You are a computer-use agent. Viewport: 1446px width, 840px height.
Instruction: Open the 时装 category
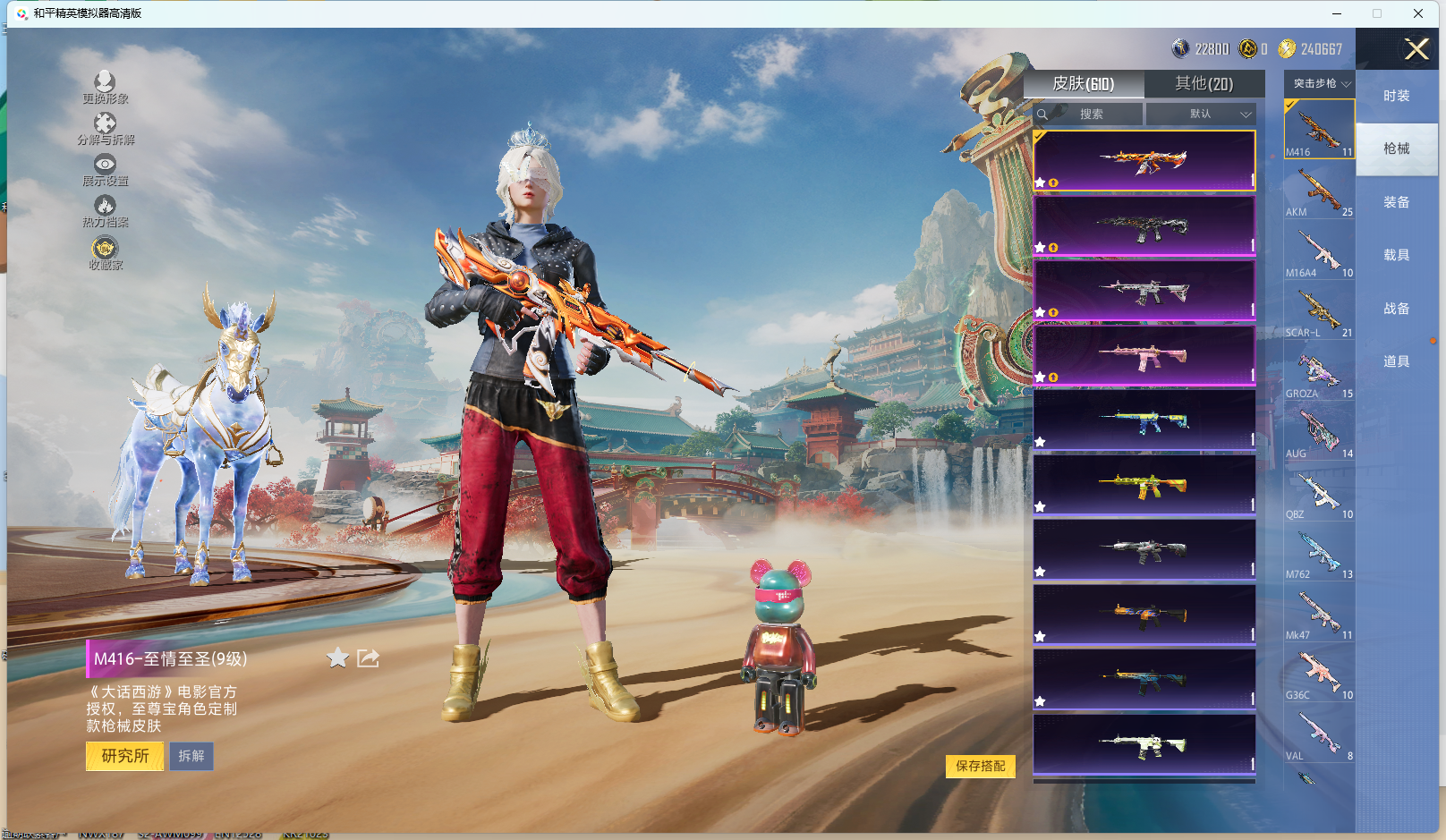coord(1396,96)
